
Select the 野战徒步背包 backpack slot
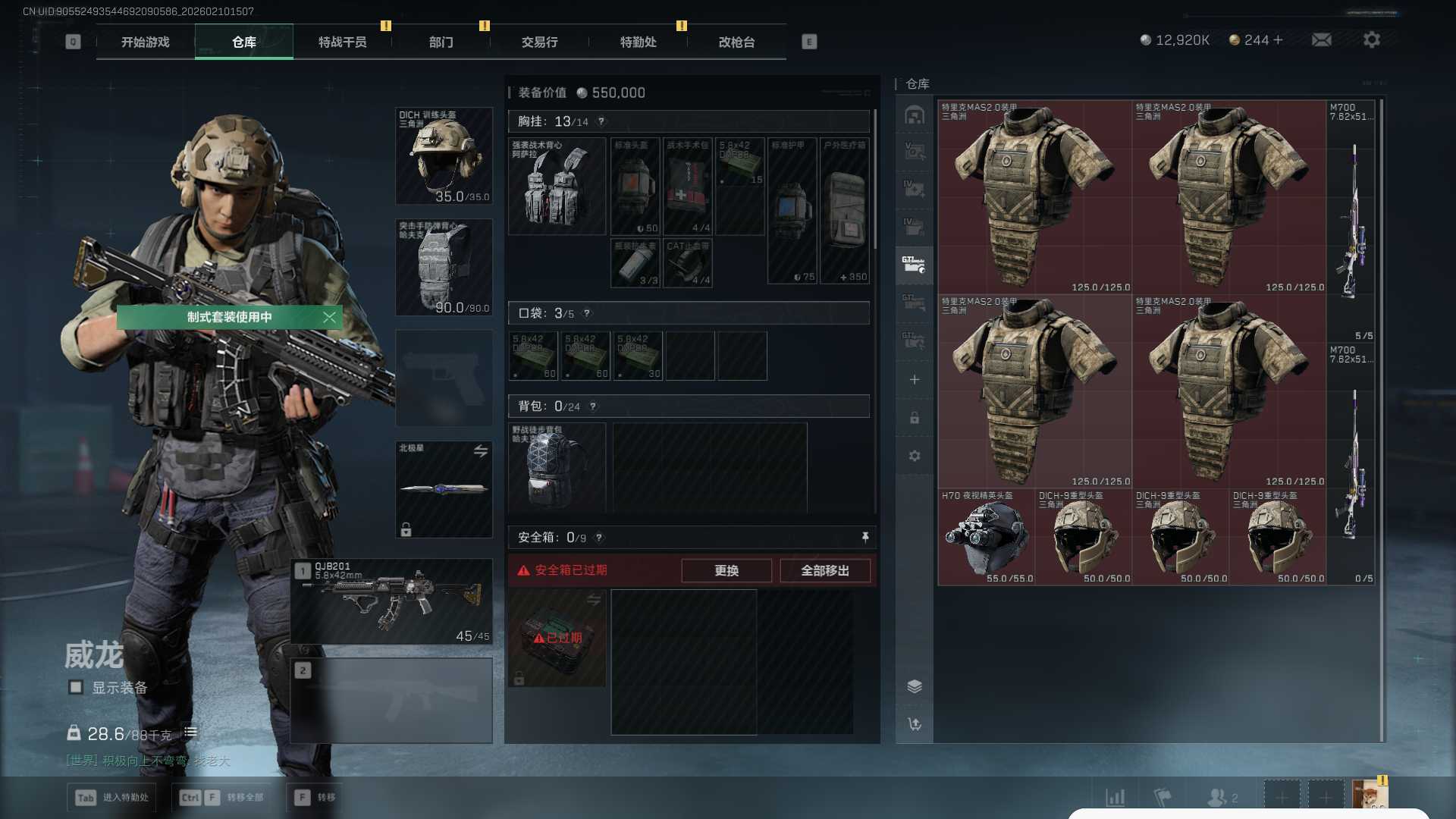coord(557,467)
